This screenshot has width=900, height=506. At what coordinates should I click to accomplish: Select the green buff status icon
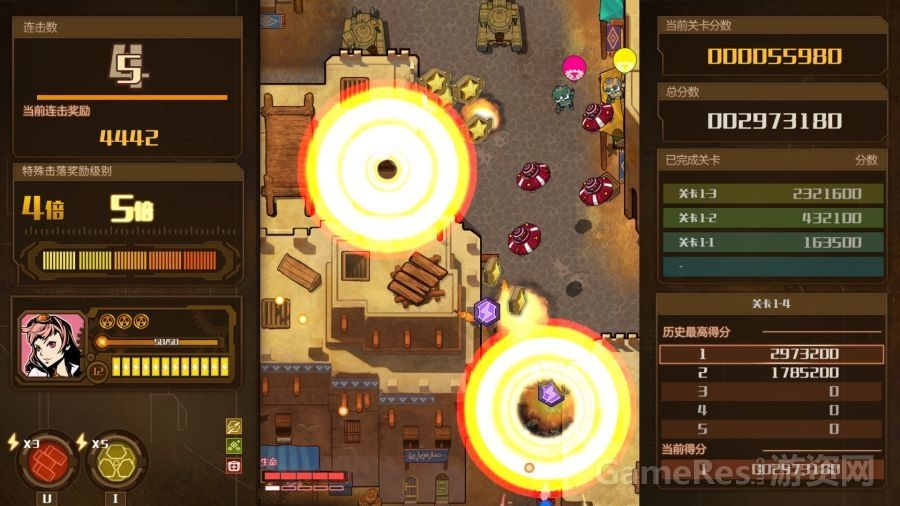(x=234, y=446)
